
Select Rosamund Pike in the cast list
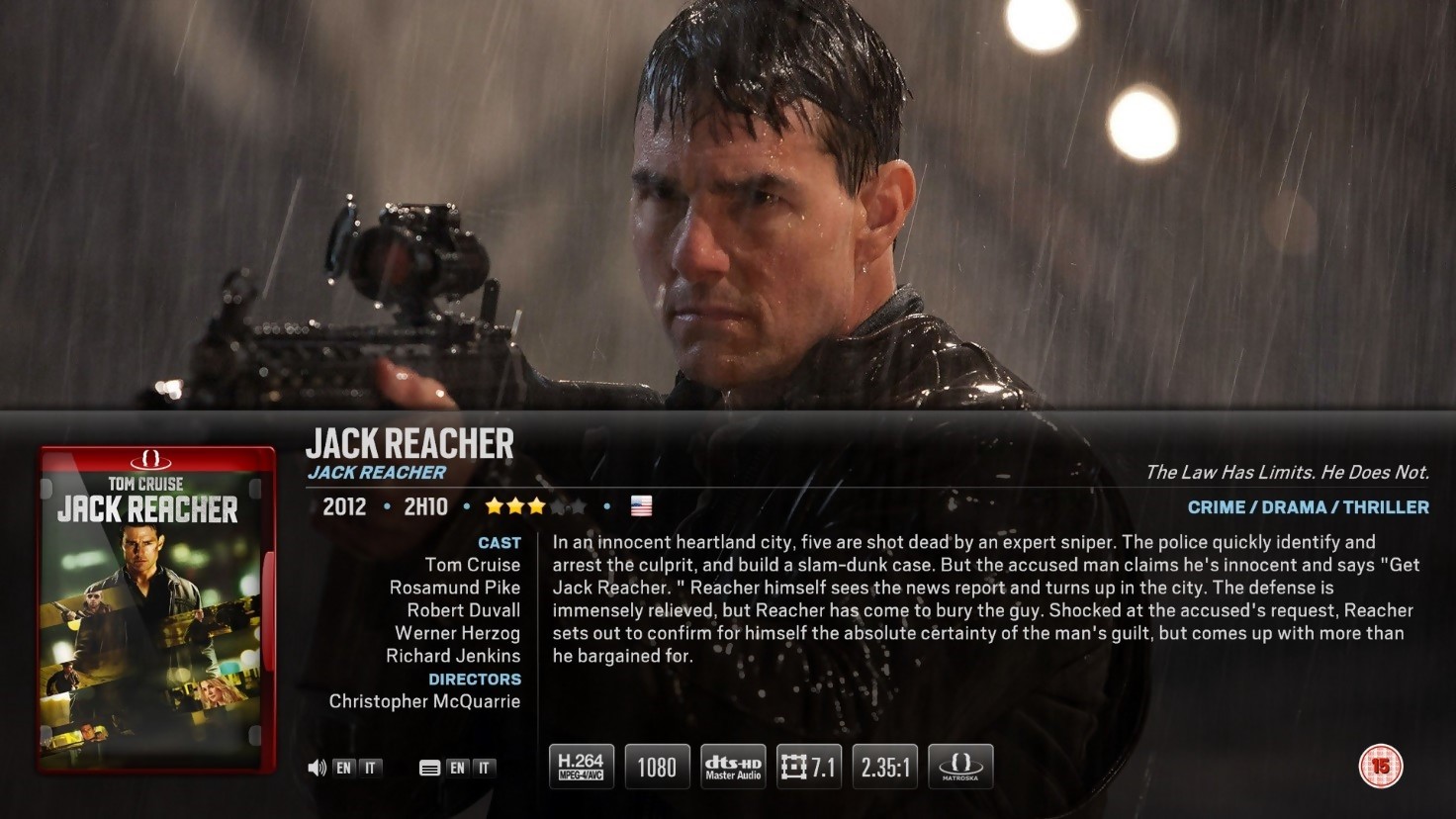pos(454,588)
